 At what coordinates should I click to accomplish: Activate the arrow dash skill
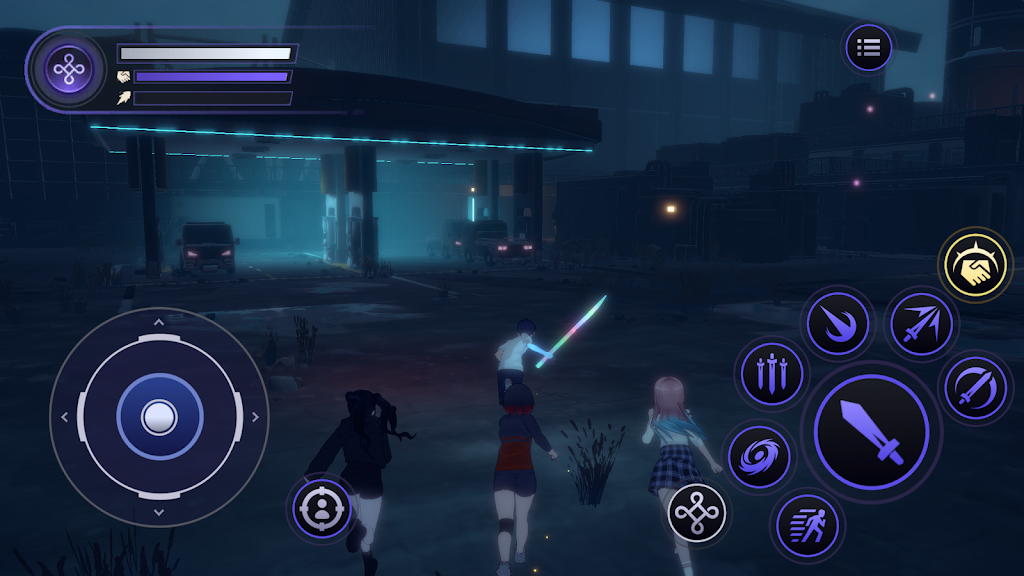tap(921, 323)
